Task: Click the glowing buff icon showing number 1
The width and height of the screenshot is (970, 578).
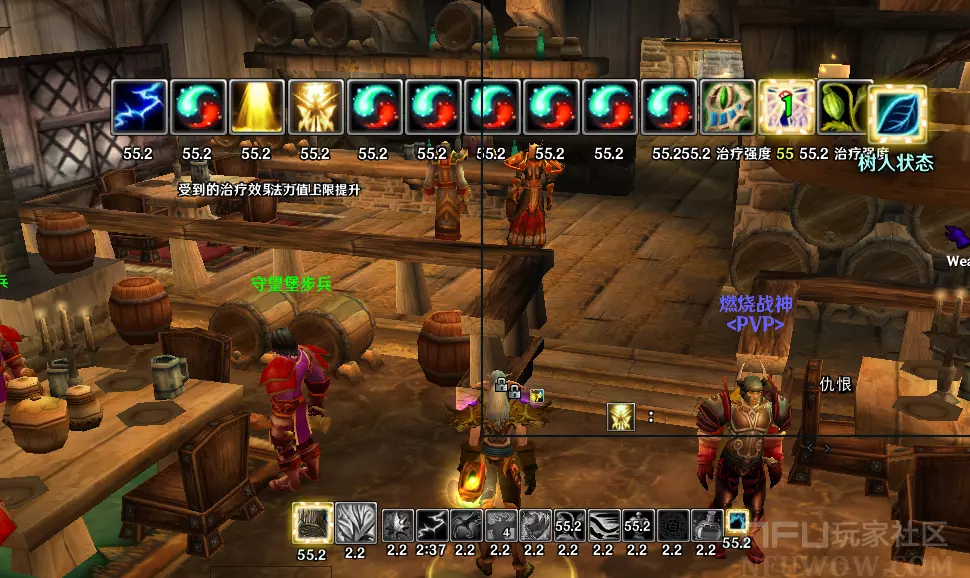Action: (x=787, y=107)
